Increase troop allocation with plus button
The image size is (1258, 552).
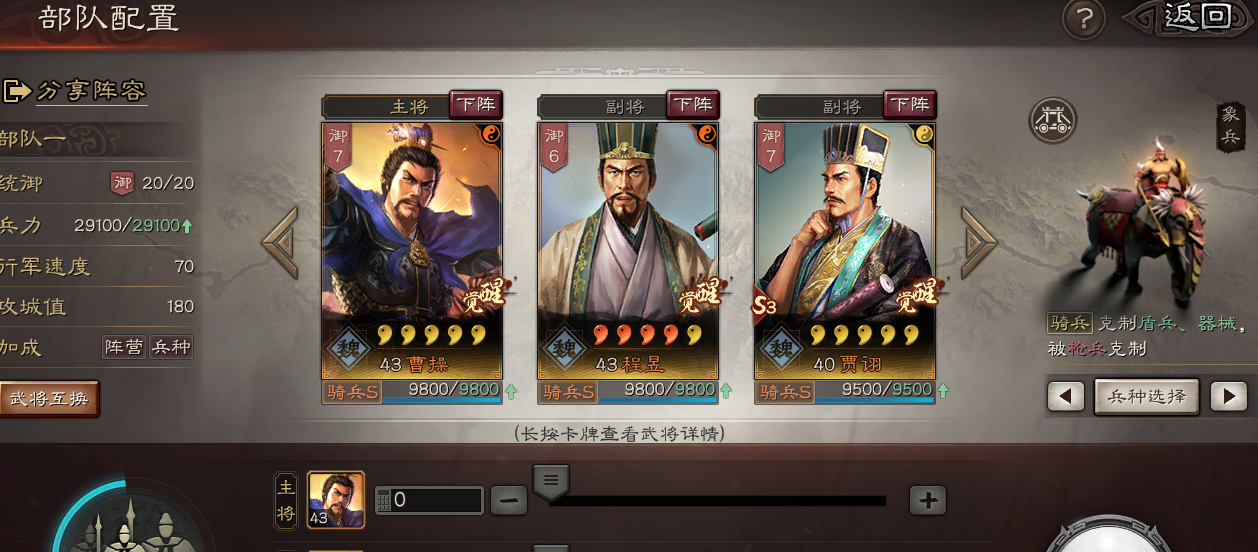coord(928,500)
